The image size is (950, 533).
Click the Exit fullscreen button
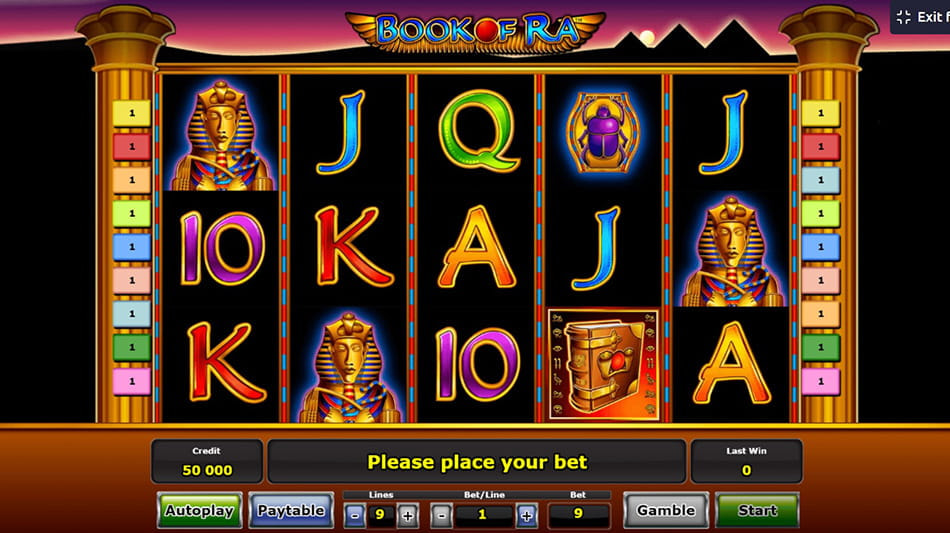[x=921, y=17]
